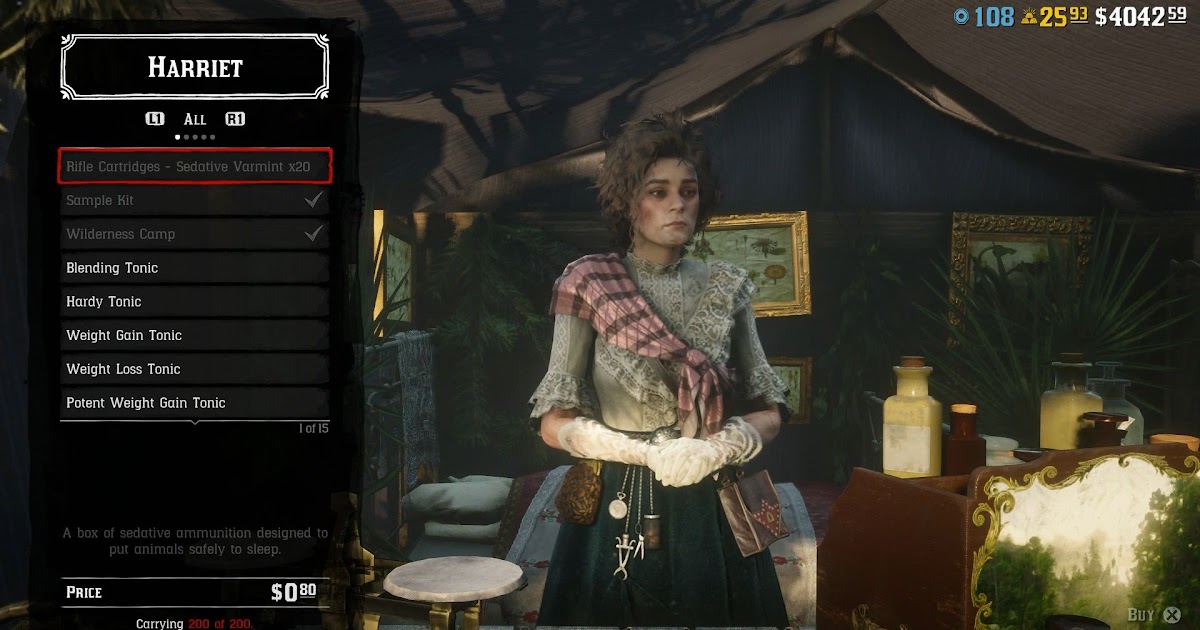Select the Weight Loss Tonic

pyautogui.click(x=194, y=369)
